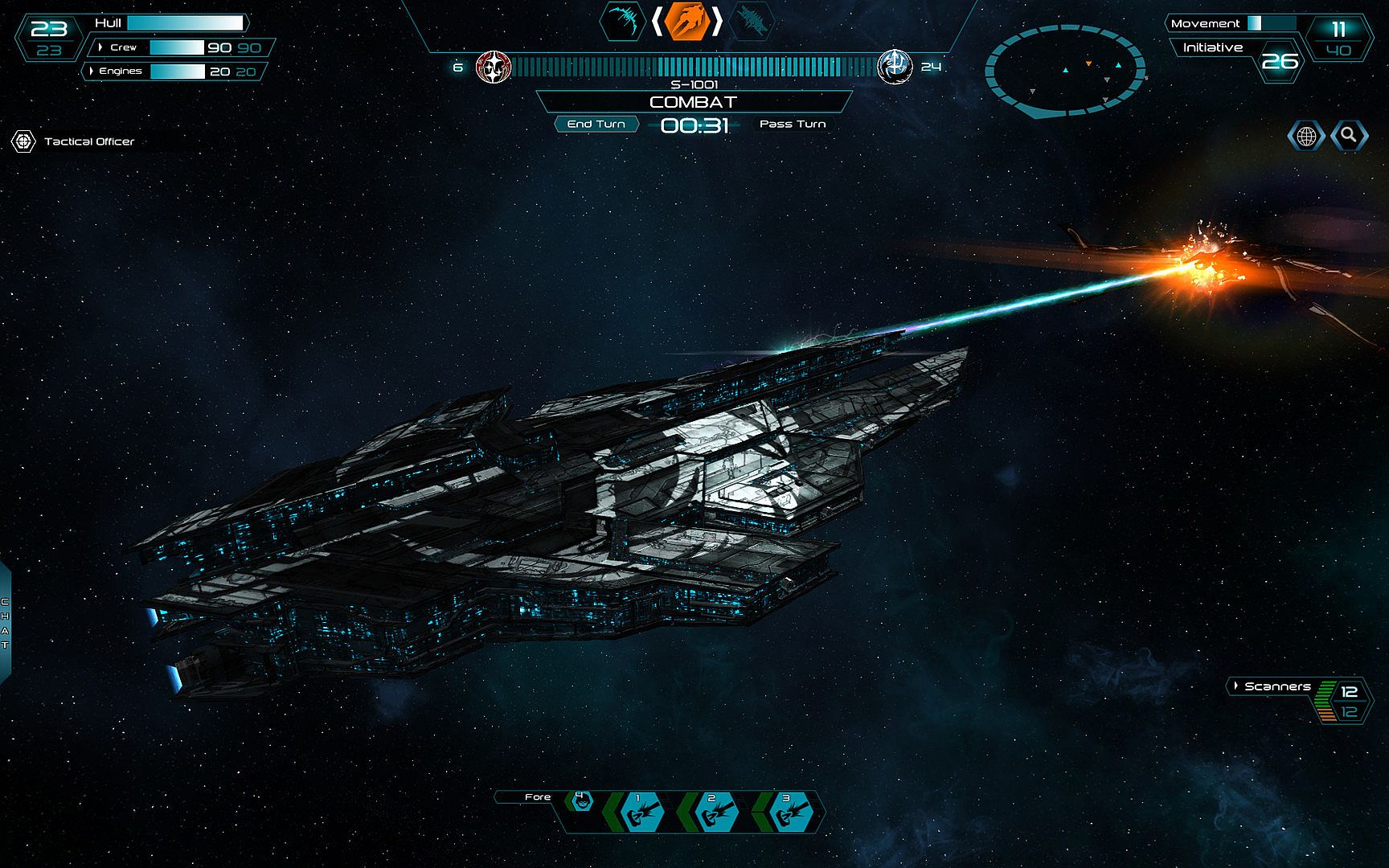The height and width of the screenshot is (868, 1389).
Task: Select fore weapon slot 3
Action: [x=791, y=811]
